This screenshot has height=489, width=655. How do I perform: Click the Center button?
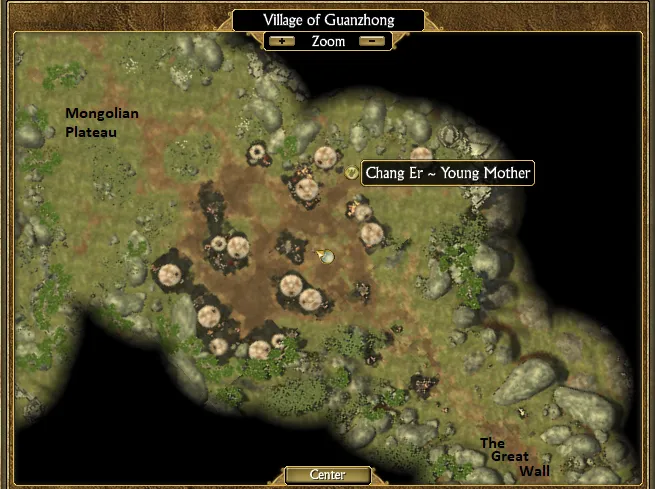click(327, 474)
